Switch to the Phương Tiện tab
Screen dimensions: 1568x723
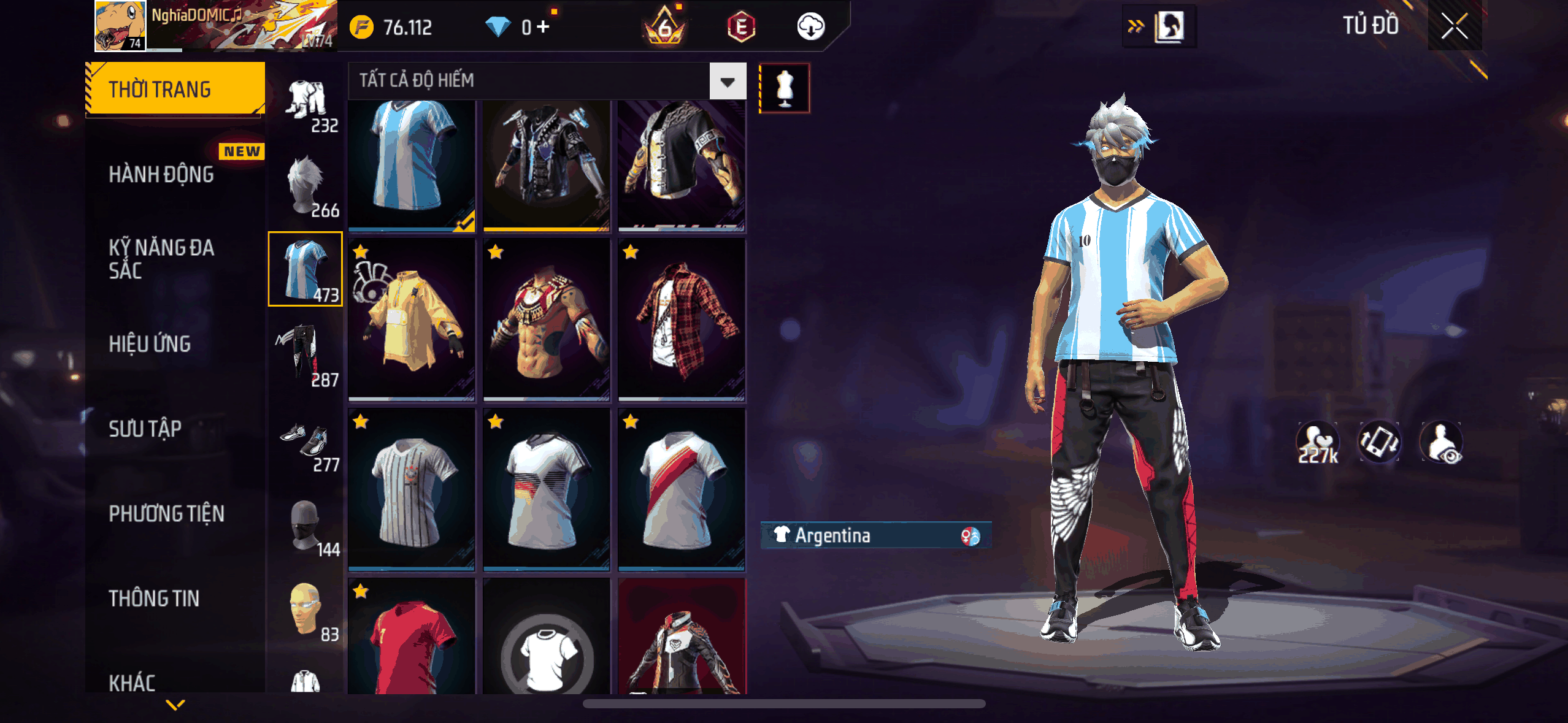click(x=166, y=513)
